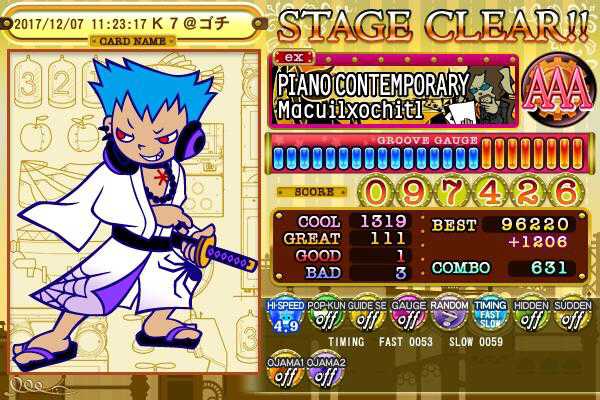The image size is (600, 400).
Task: Toggle the SUDDEN option
Action: [x=572, y=319]
